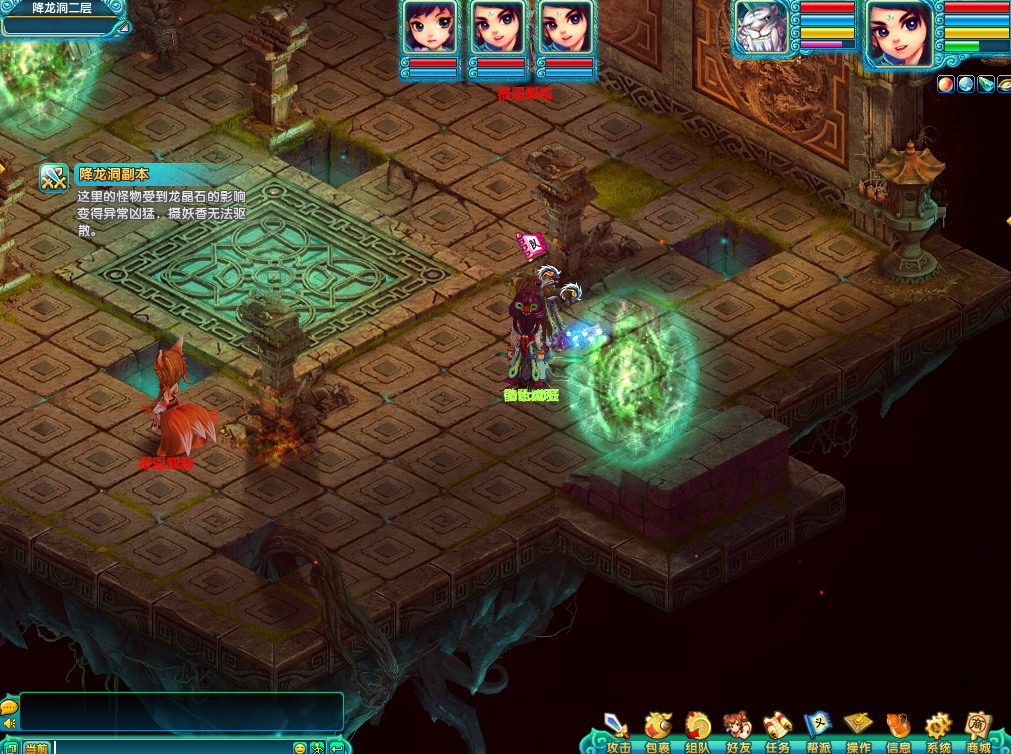Open the smiley emoji picker
This screenshot has width=1011, height=754.
(299, 747)
